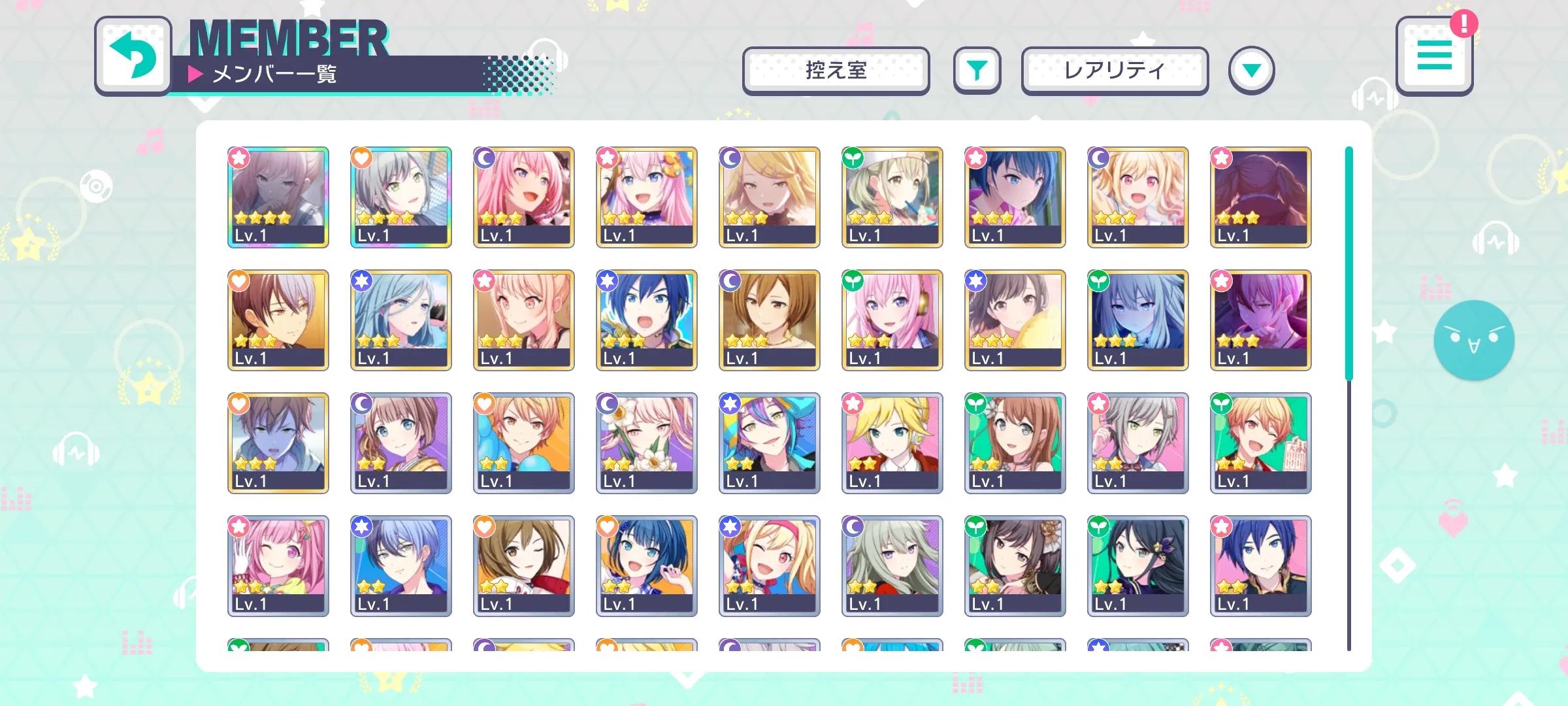
Task: Choose the two-star winking blonde with headband
Action: 770,565
